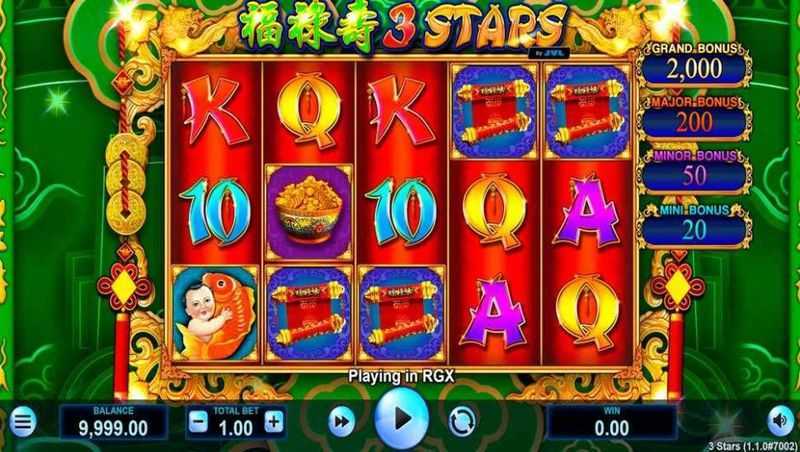Decrease total bet with minus button
The height and width of the screenshot is (452, 800).
198,421
